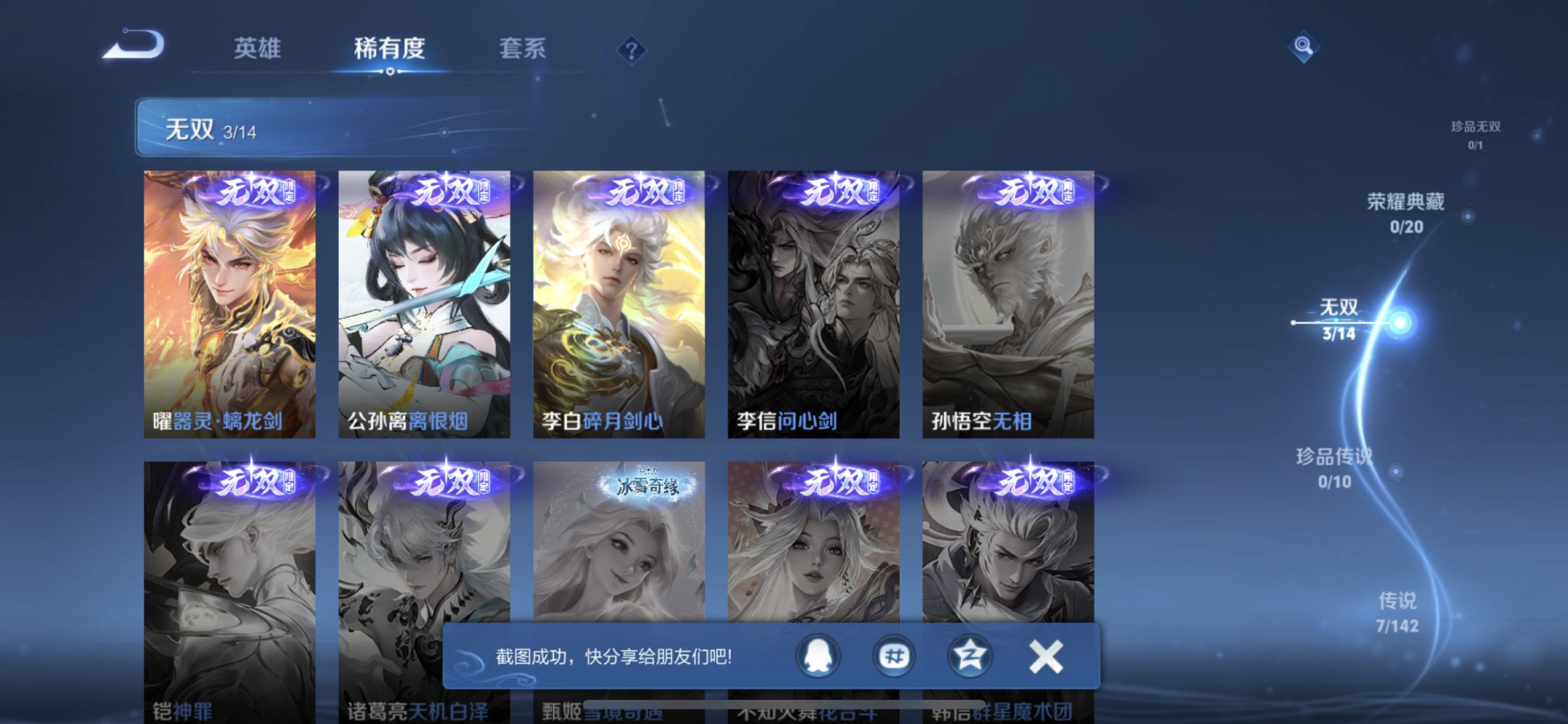
Task: Dismiss the share toast with the X
Action: click(1045, 656)
